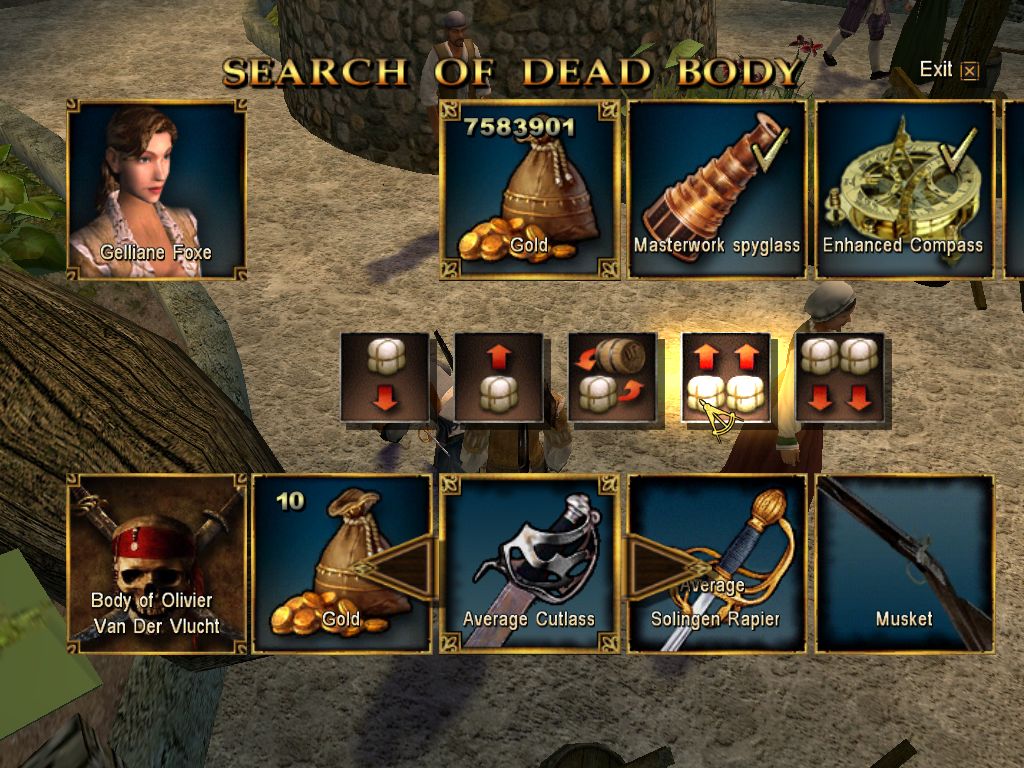Close the search screen with Exit

(x=948, y=70)
